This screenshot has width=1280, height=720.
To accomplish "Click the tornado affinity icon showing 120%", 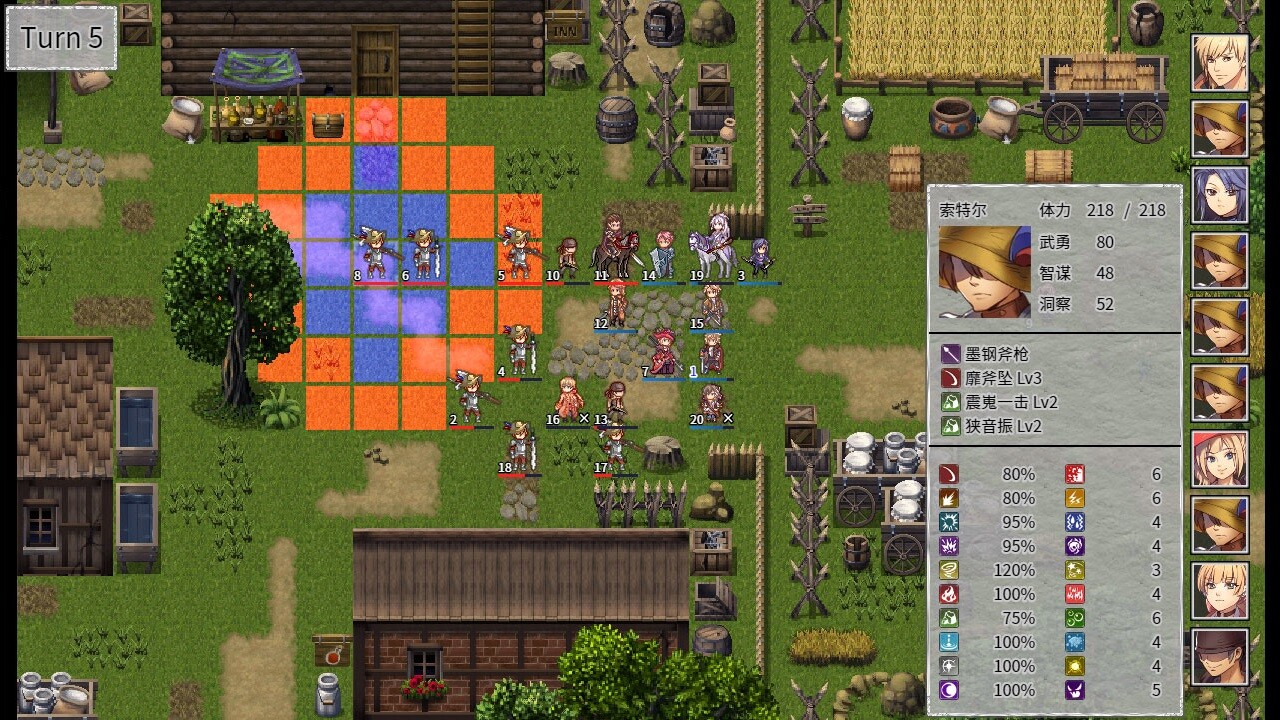I will click(951, 570).
